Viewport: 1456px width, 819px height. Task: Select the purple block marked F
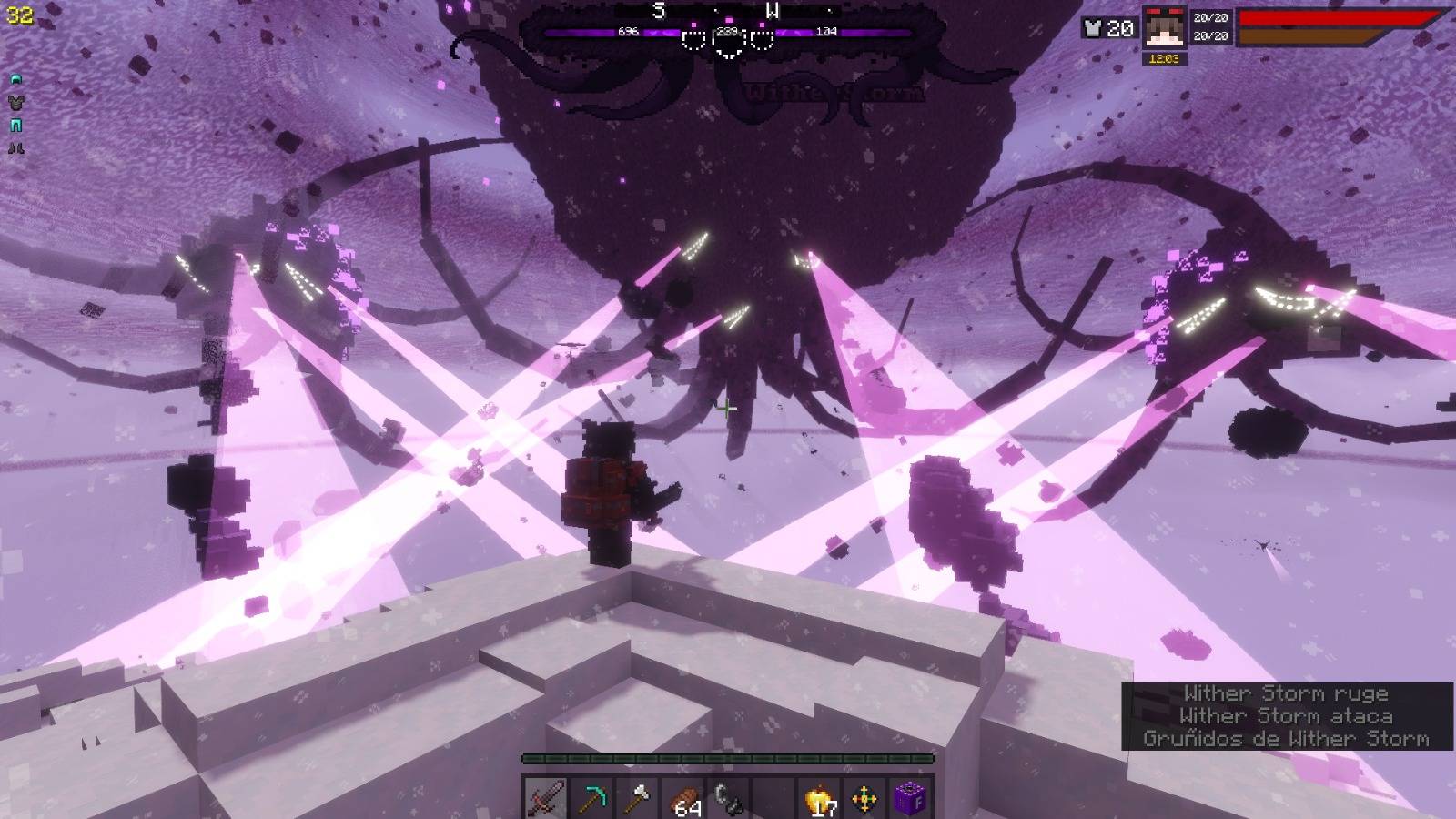tap(909, 799)
